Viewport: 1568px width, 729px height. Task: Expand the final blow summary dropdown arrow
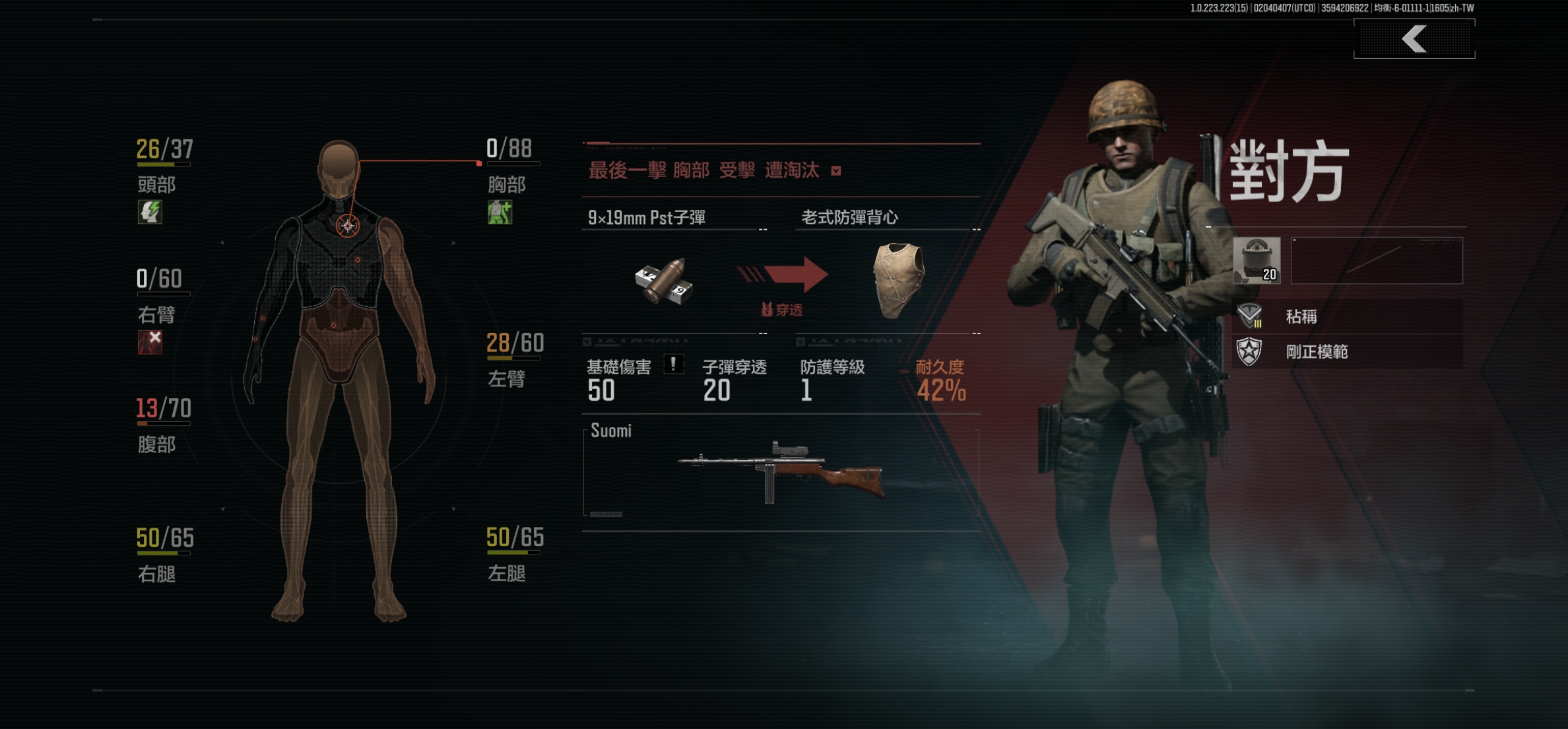point(836,172)
